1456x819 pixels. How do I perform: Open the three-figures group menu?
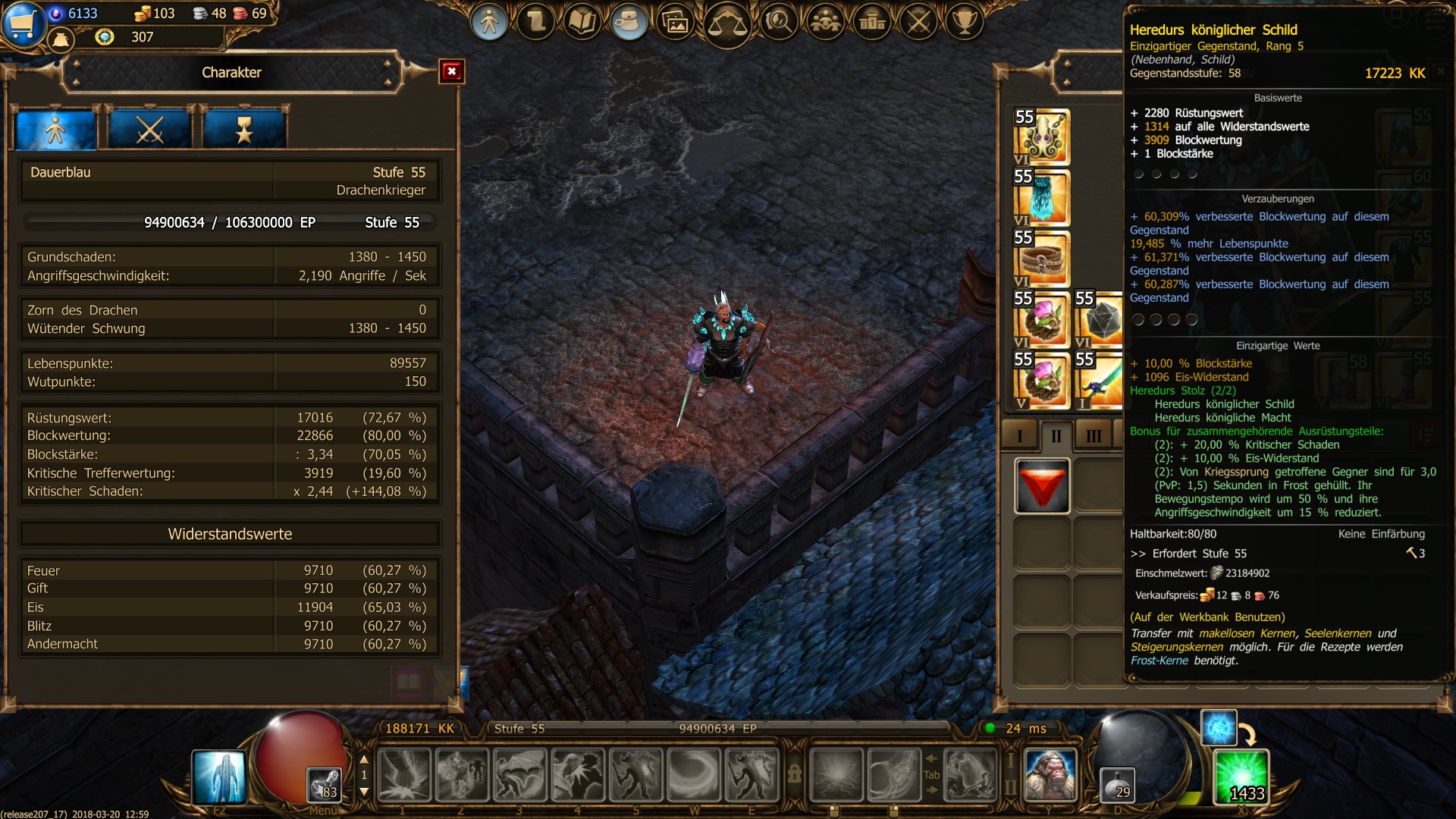click(825, 22)
